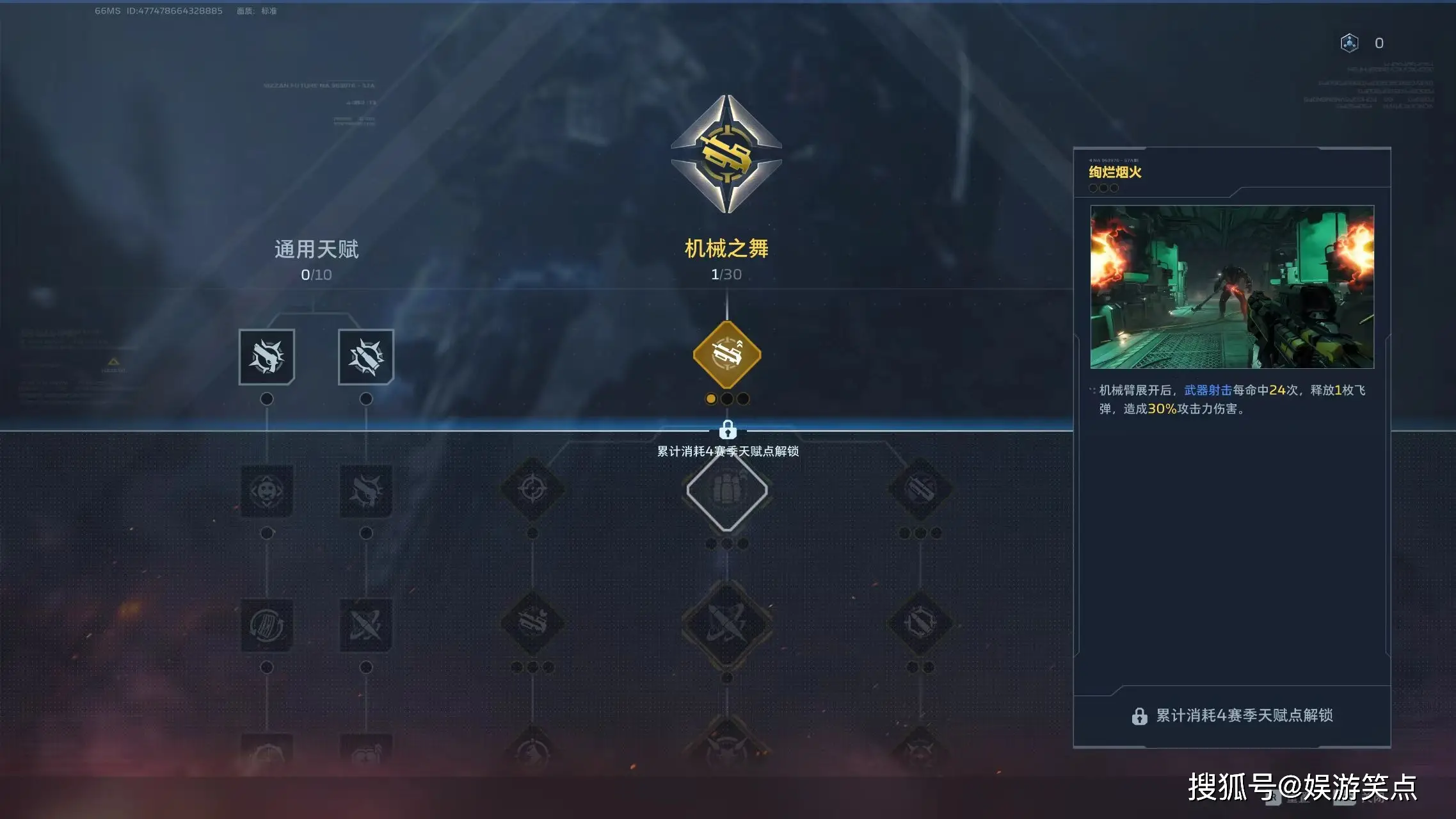Toggle the second rank circle in the detail panel
1456x819 pixels.
(1103, 188)
